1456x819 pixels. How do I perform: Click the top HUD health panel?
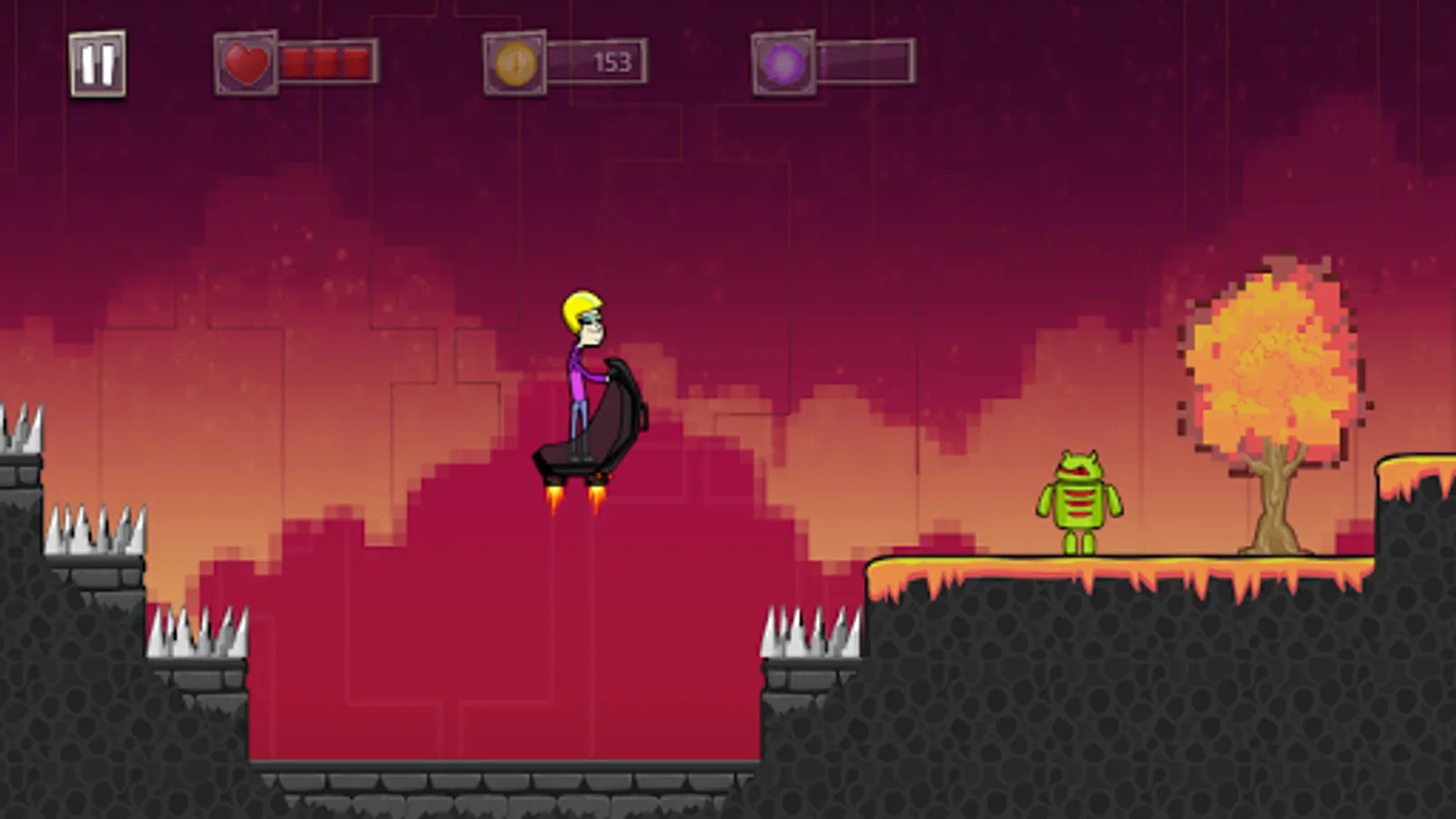[291, 62]
